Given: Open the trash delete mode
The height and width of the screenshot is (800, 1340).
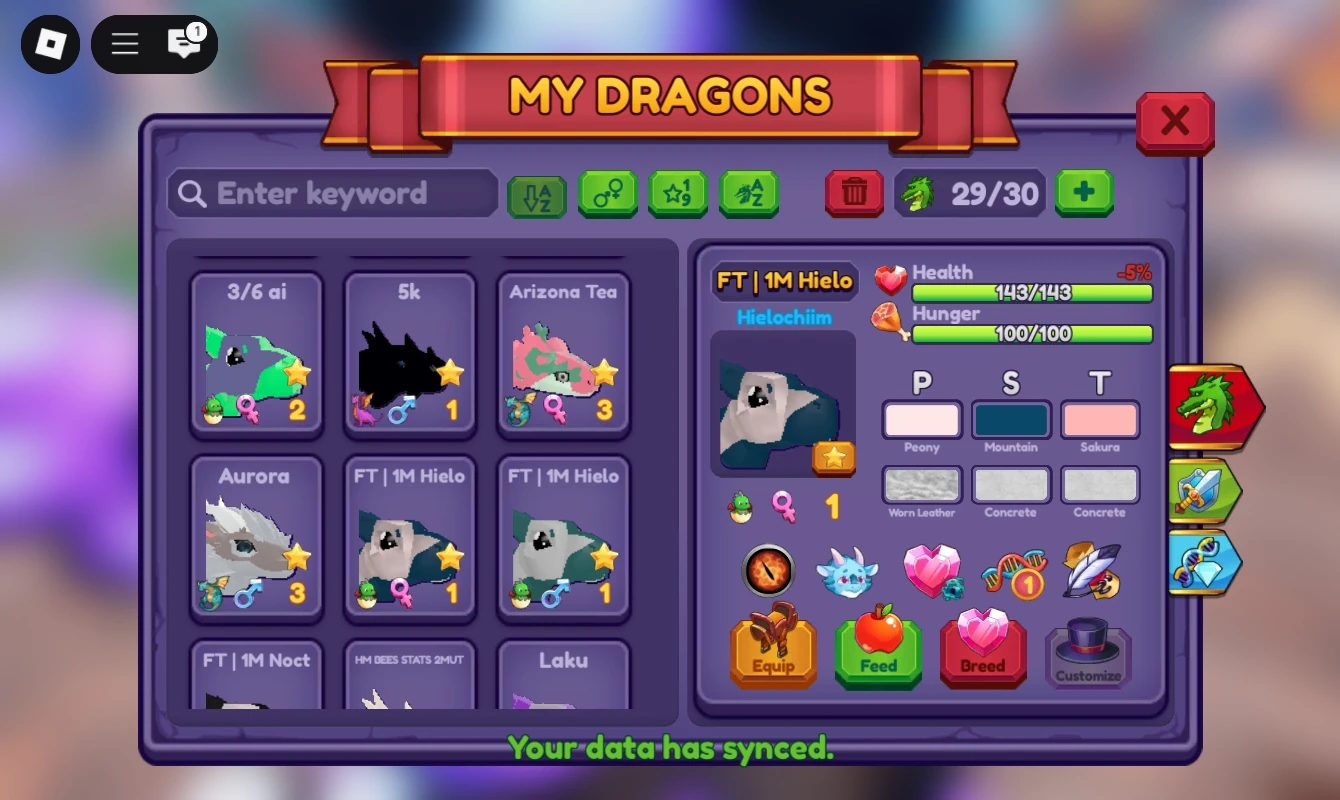Looking at the screenshot, I should [x=852, y=191].
